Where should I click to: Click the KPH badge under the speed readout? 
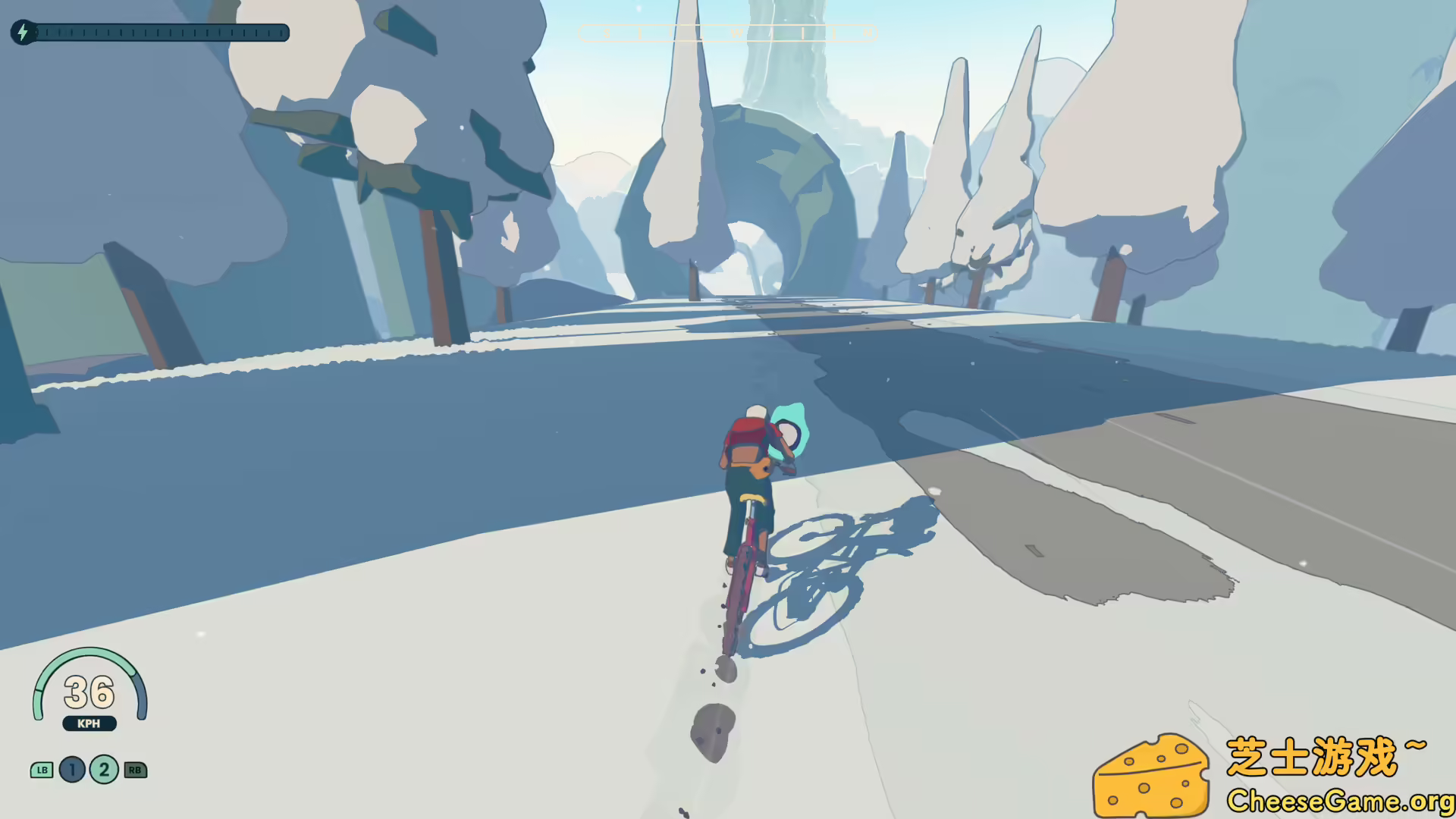[89, 723]
